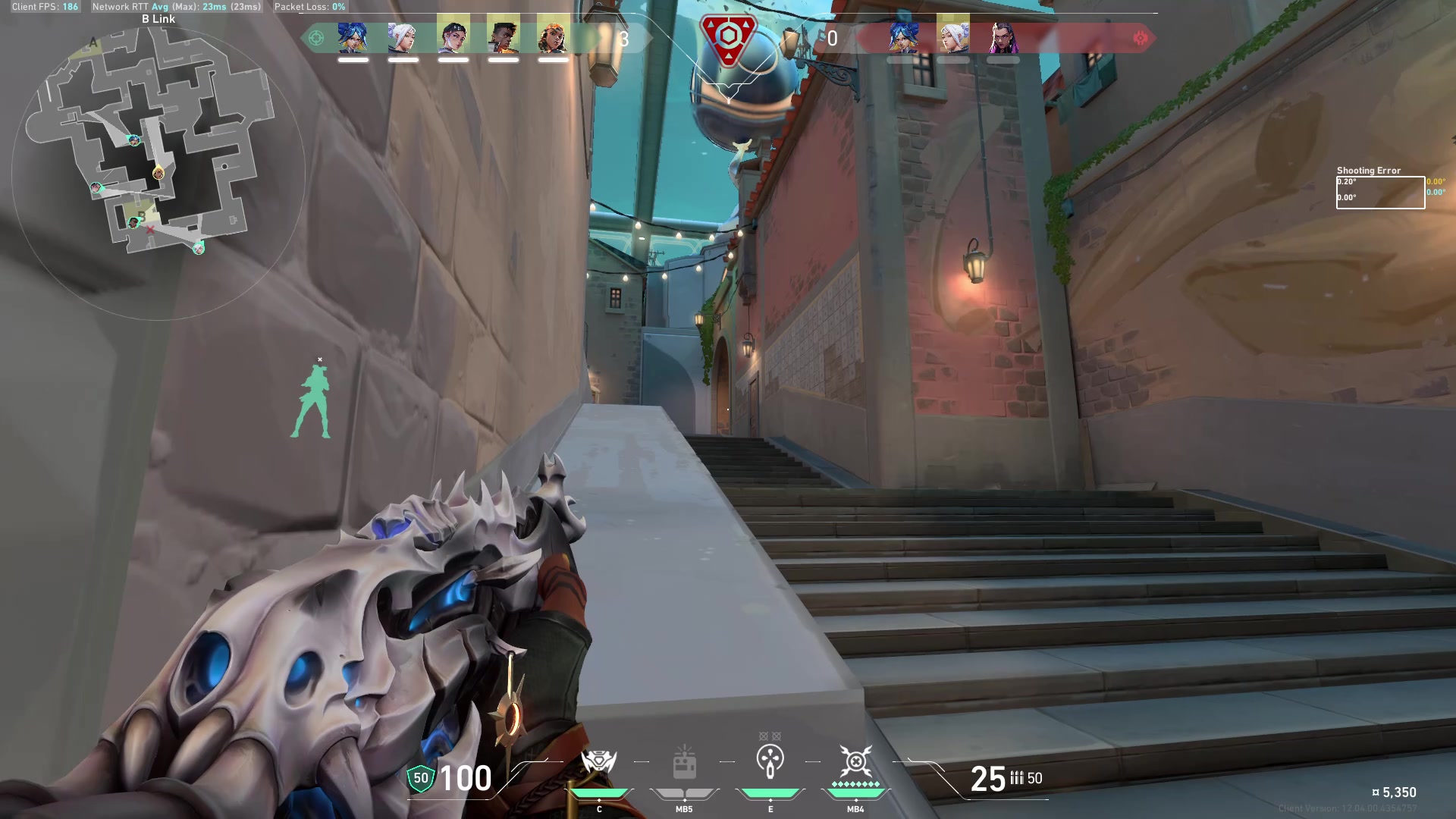The image size is (1456, 819).
Task: Open the Shooting Error graph
Action: [x=1379, y=193]
